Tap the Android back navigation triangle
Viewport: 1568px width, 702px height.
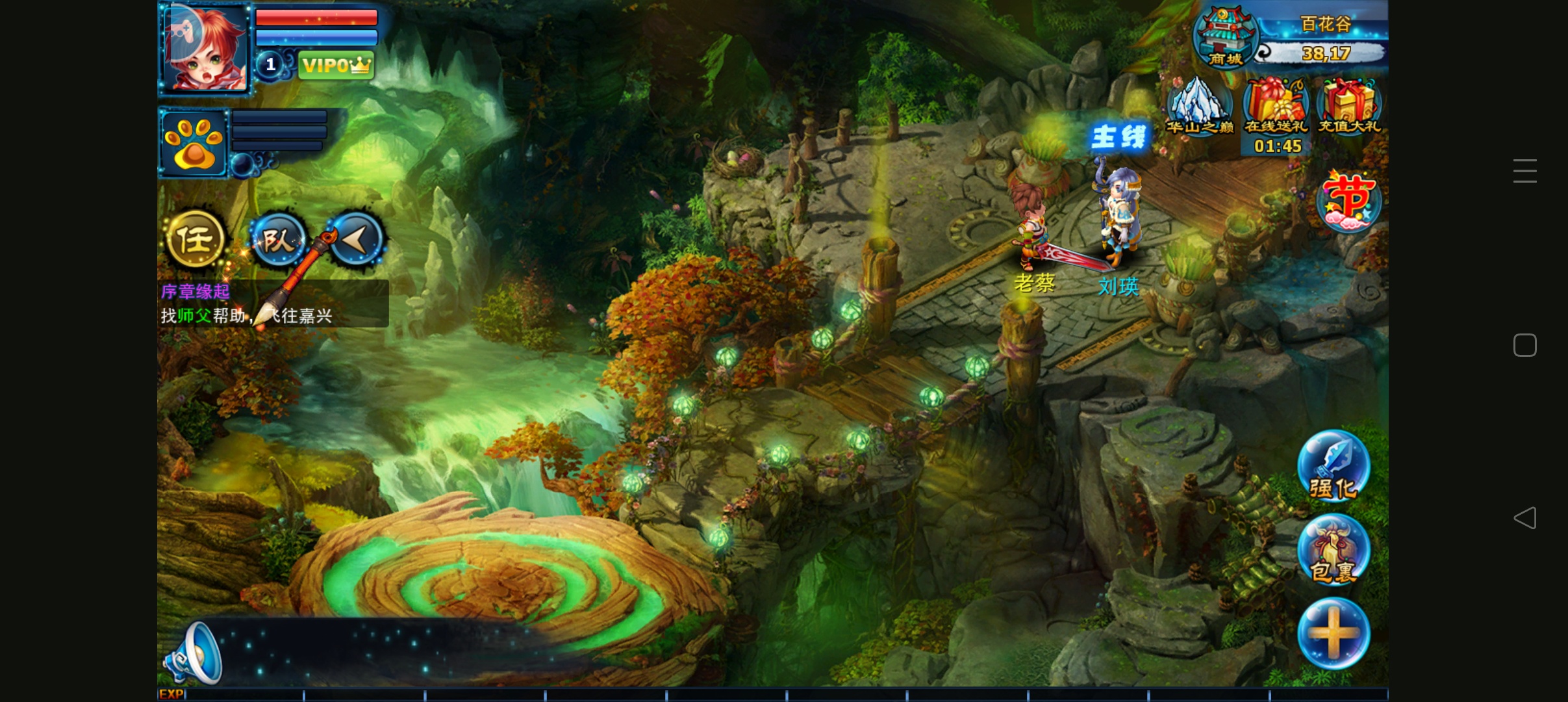[1525, 518]
